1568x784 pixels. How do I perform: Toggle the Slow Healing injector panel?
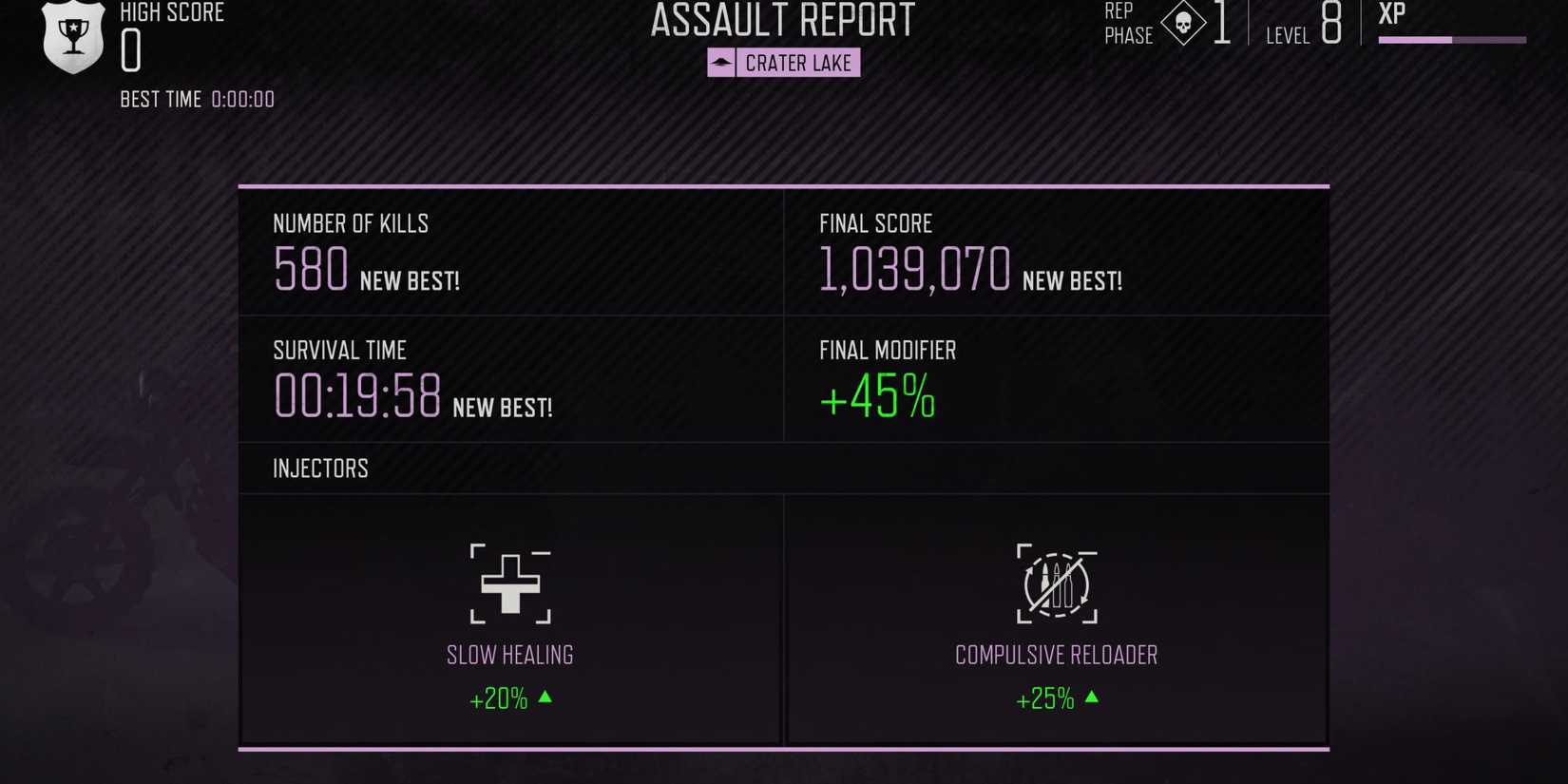[510, 618]
